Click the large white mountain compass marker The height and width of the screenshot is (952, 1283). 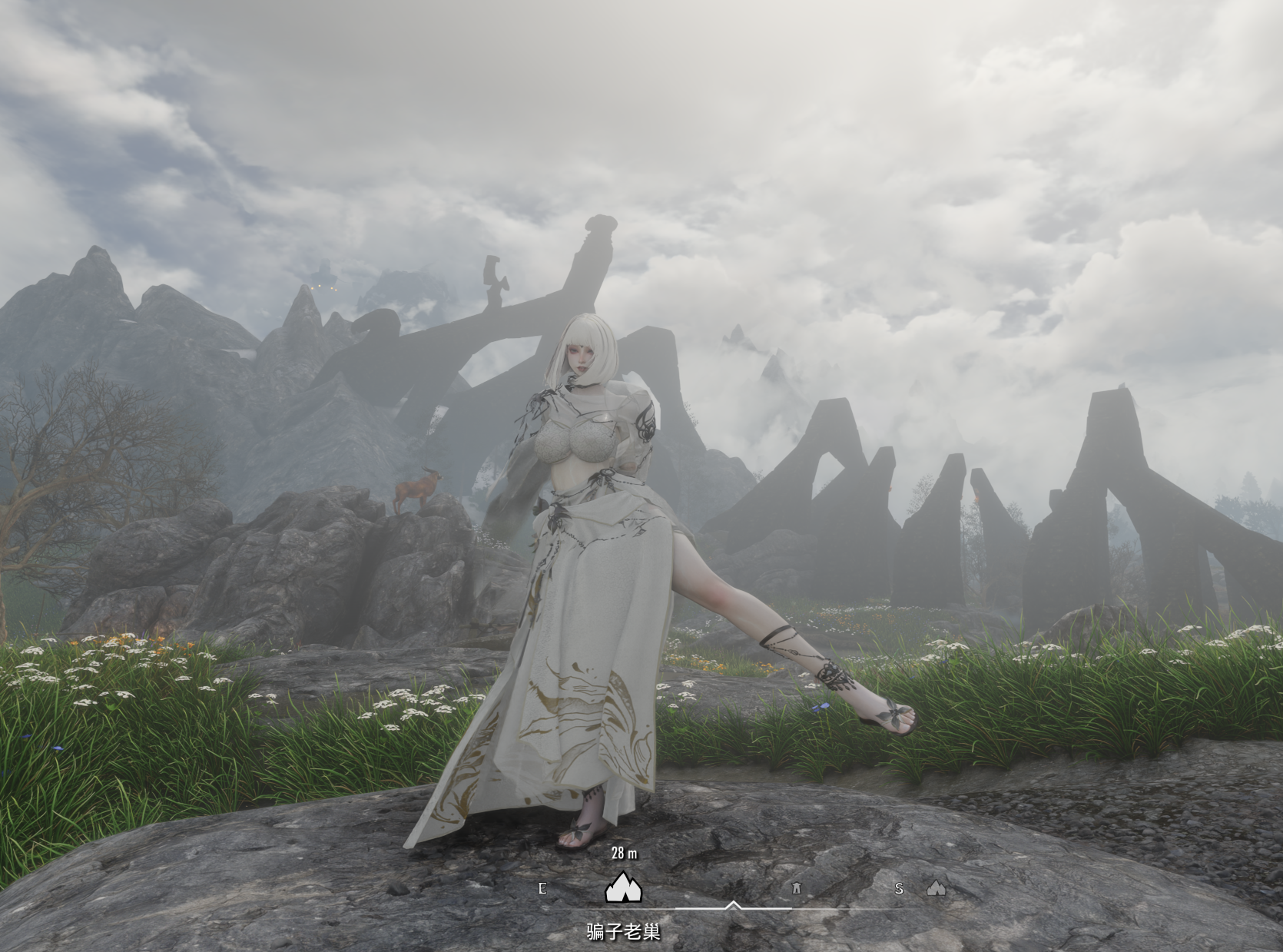(x=623, y=887)
